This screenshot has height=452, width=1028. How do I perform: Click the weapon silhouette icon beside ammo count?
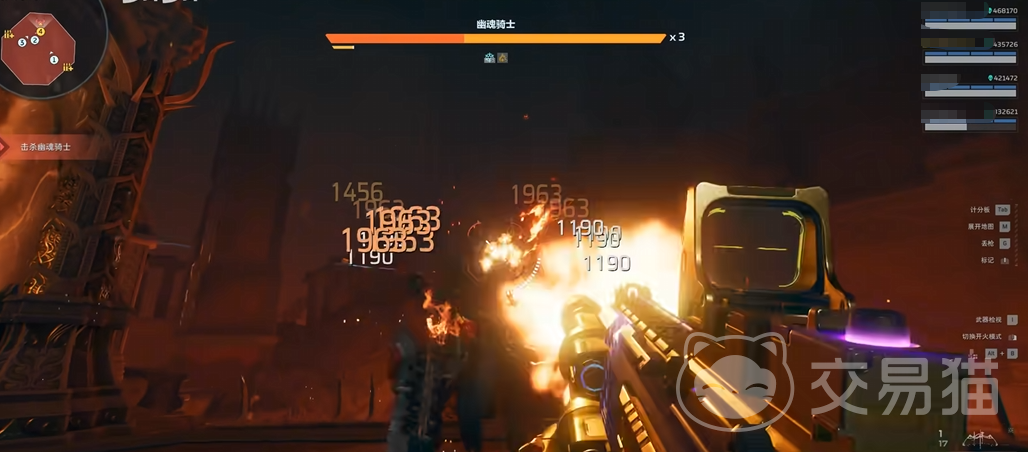[980, 438]
